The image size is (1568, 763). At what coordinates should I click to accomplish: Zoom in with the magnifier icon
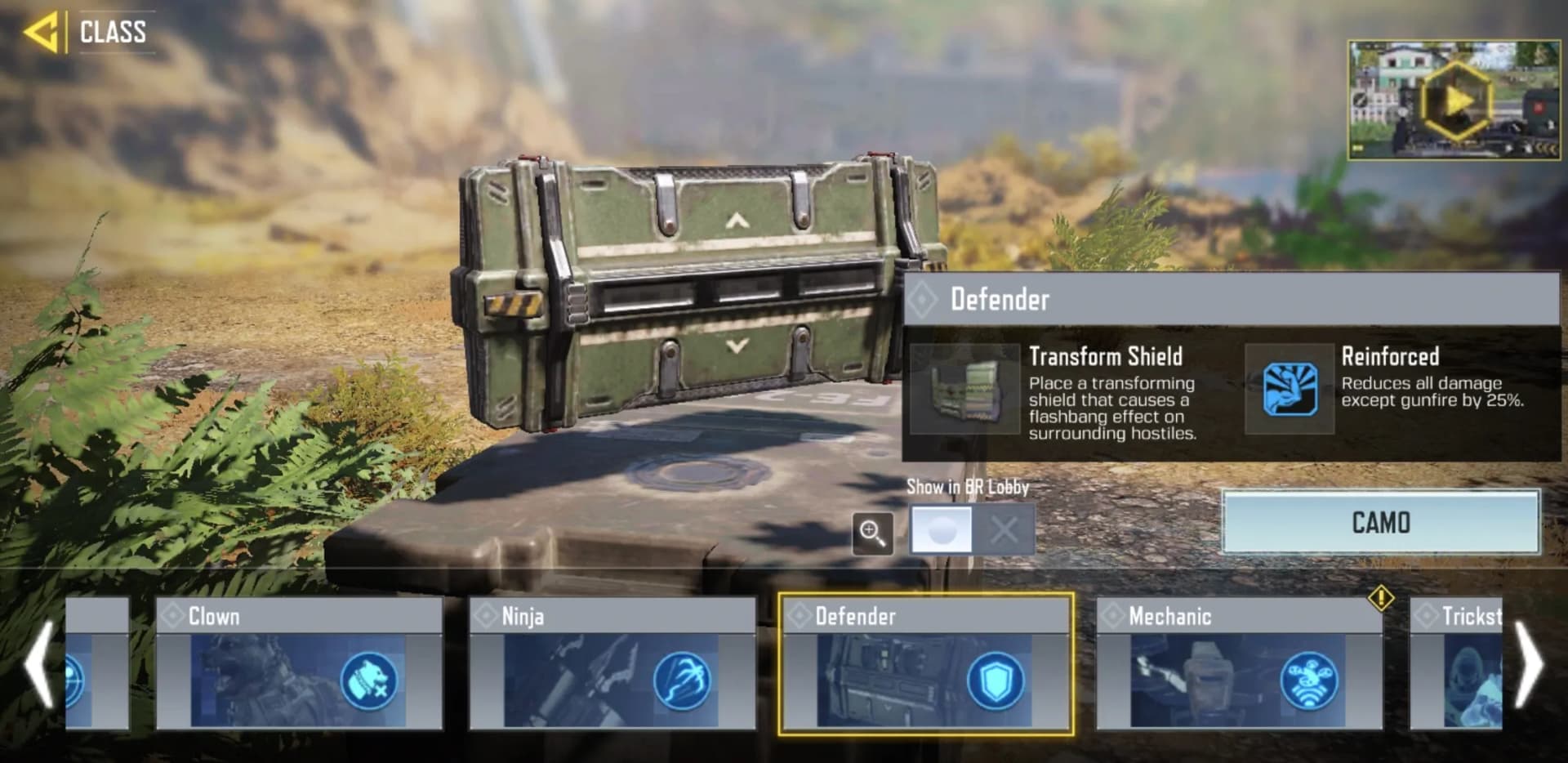click(872, 533)
